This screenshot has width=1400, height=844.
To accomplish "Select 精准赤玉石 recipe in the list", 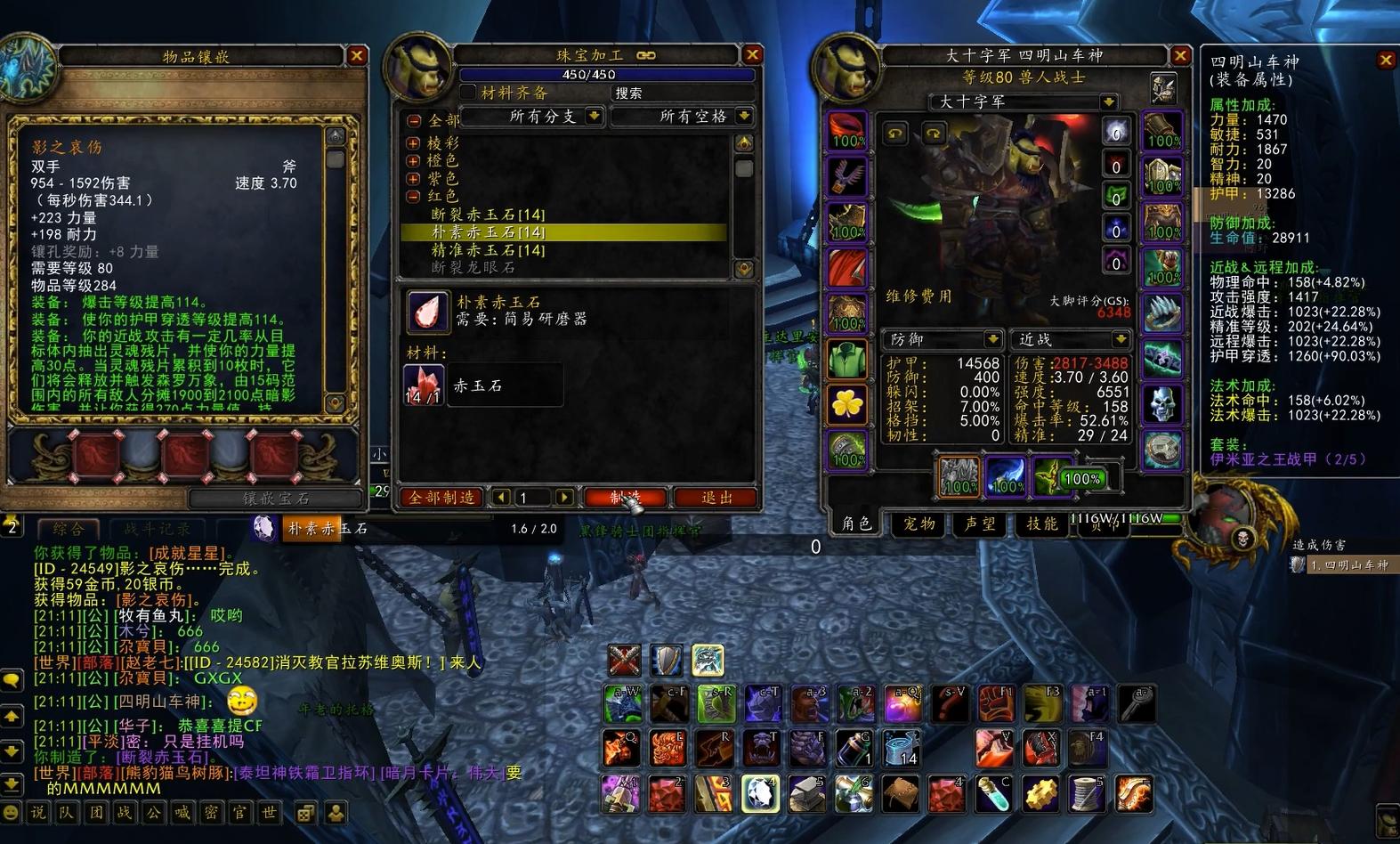I will pos(488,250).
